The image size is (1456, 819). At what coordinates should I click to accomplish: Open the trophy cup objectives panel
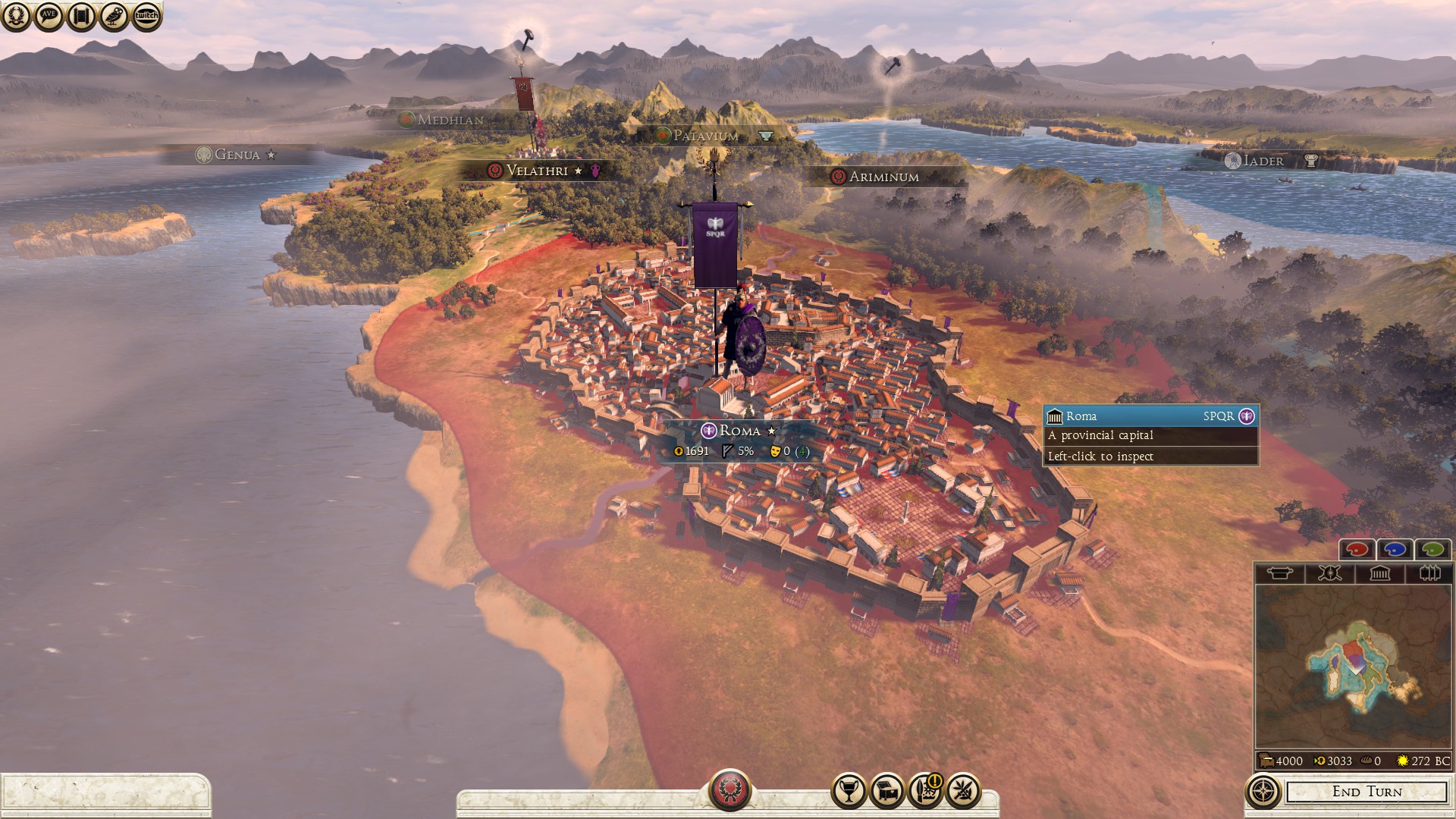849,791
